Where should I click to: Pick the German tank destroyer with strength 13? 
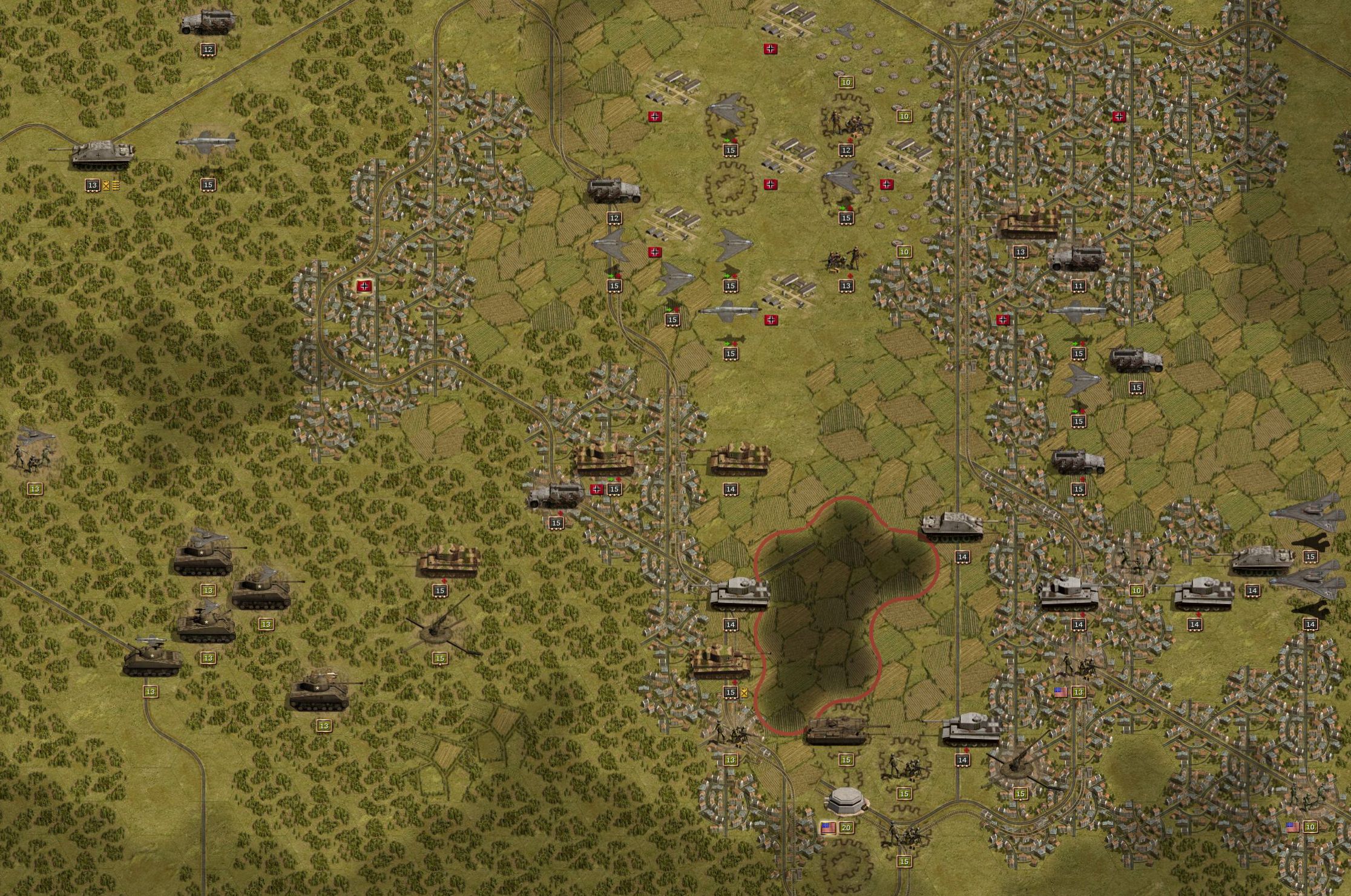click(100, 155)
